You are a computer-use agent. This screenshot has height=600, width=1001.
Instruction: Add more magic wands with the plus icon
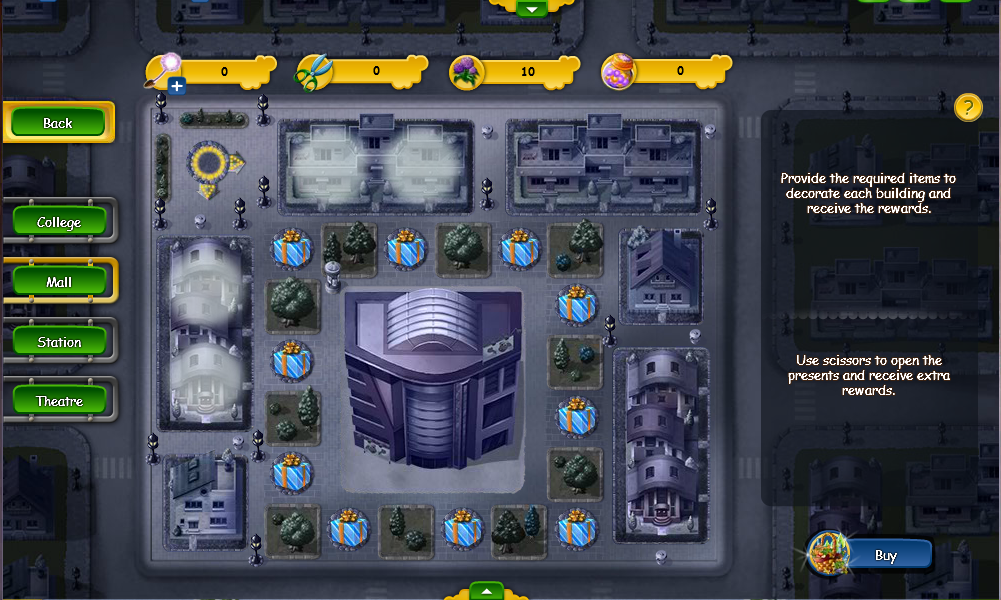click(x=177, y=86)
